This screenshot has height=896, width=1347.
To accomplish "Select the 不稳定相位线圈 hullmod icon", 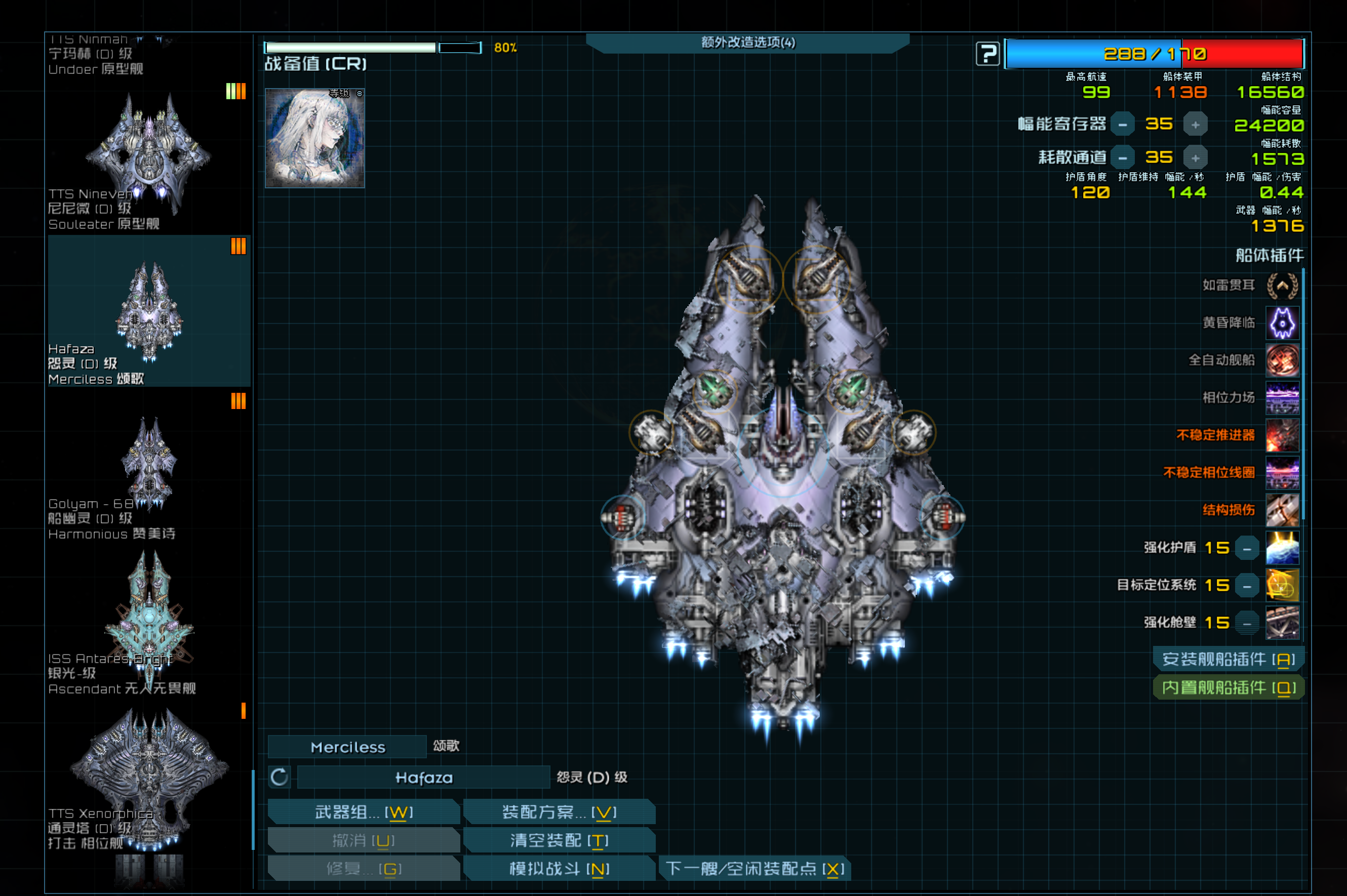I will pos(1282,473).
